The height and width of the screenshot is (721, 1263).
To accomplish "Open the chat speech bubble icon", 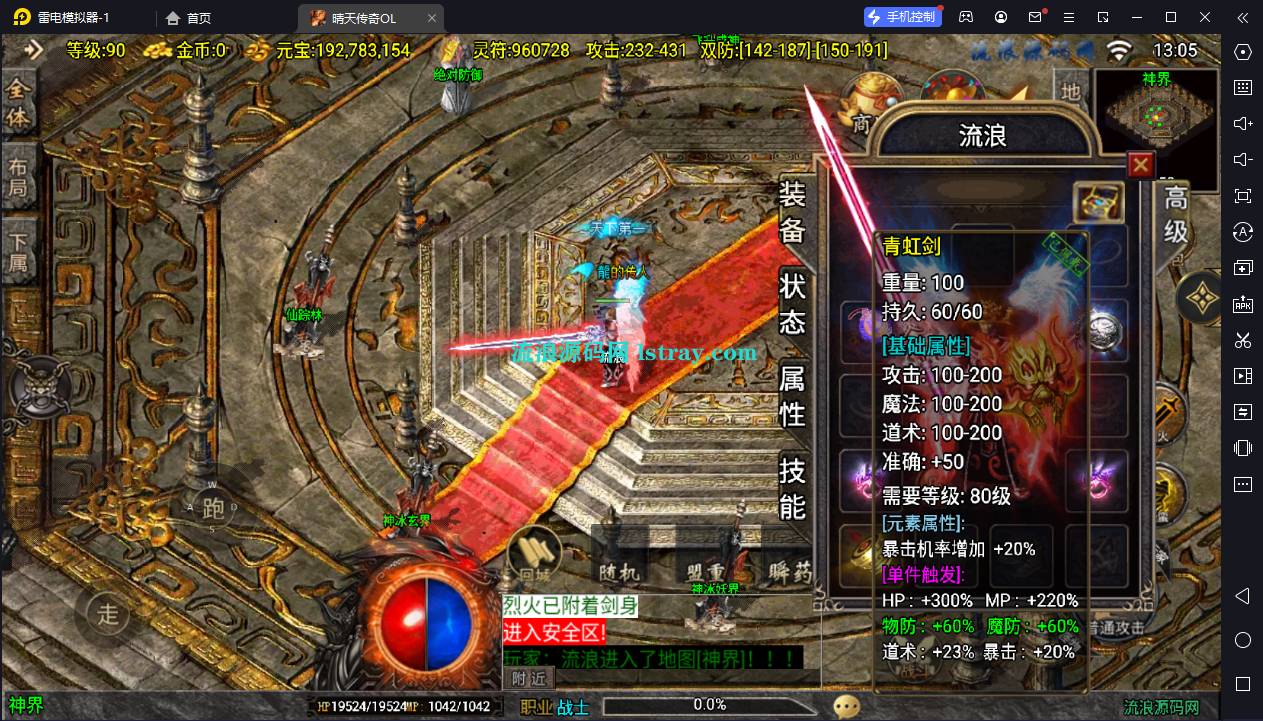I will tap(847, 706).
